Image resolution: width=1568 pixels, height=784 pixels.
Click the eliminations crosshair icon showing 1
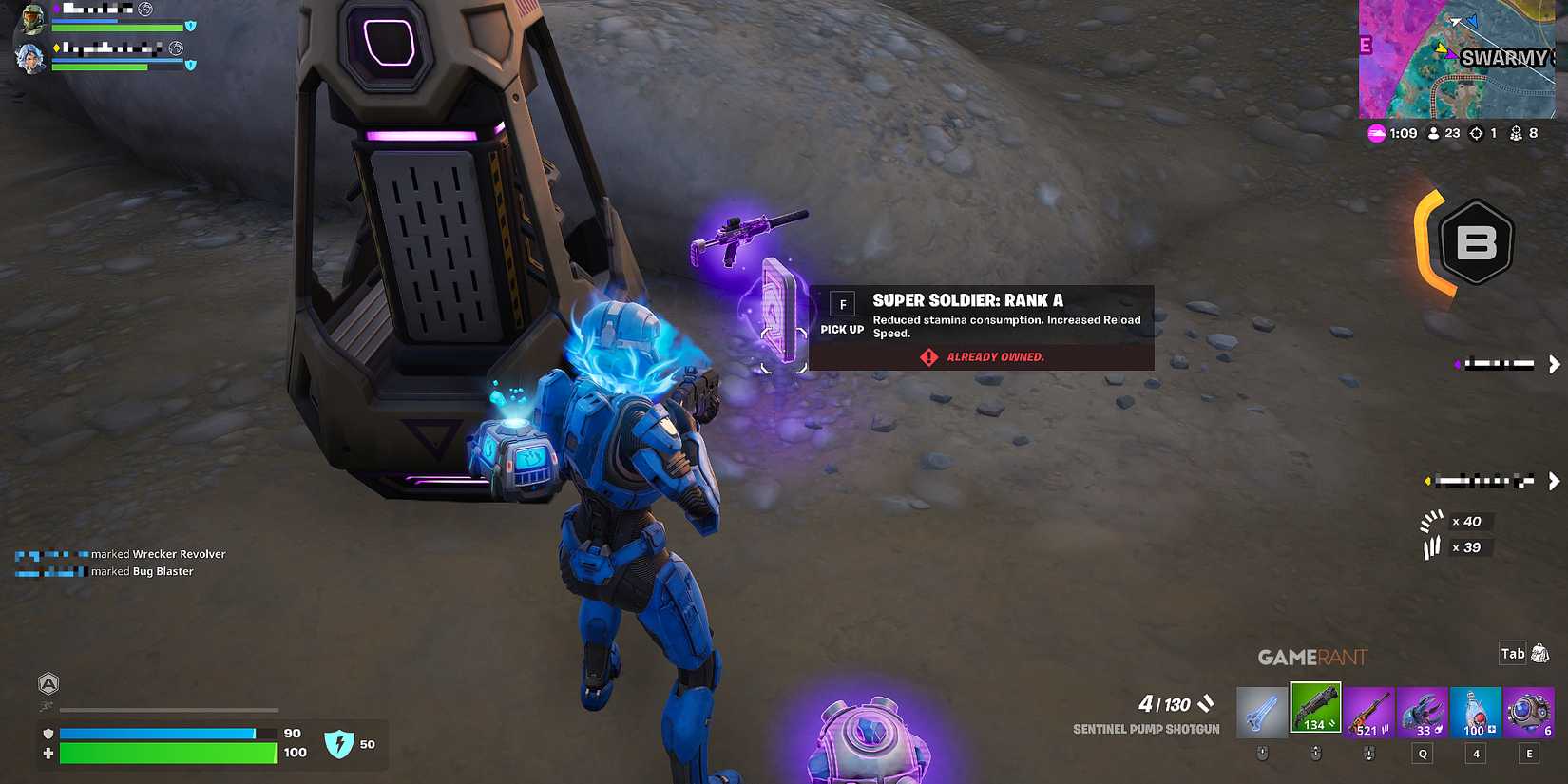point(1476,133)
